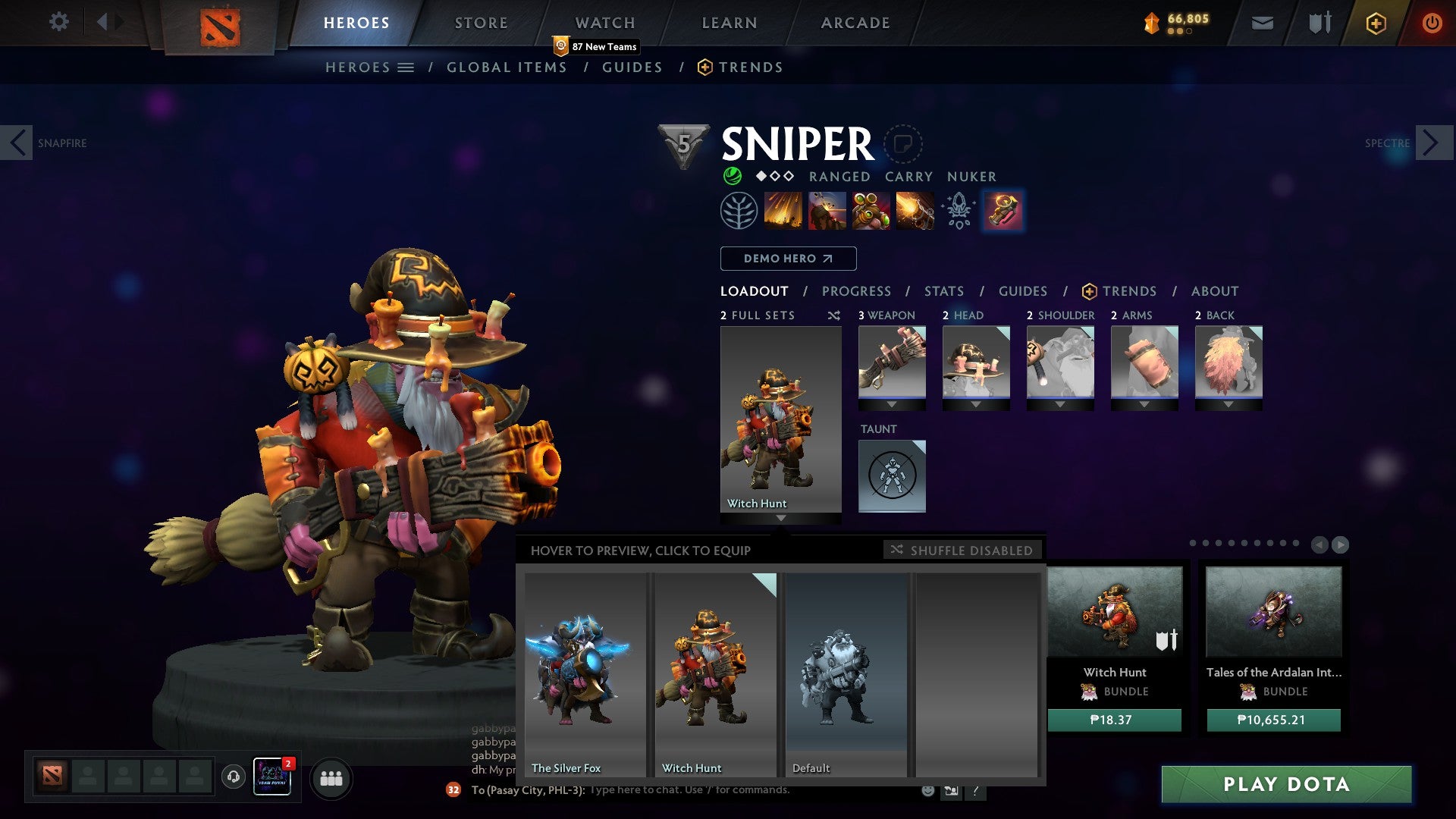Switch to the STATS tab
Viewport: 1456px width, 819px height.
[x=943, y=290]
